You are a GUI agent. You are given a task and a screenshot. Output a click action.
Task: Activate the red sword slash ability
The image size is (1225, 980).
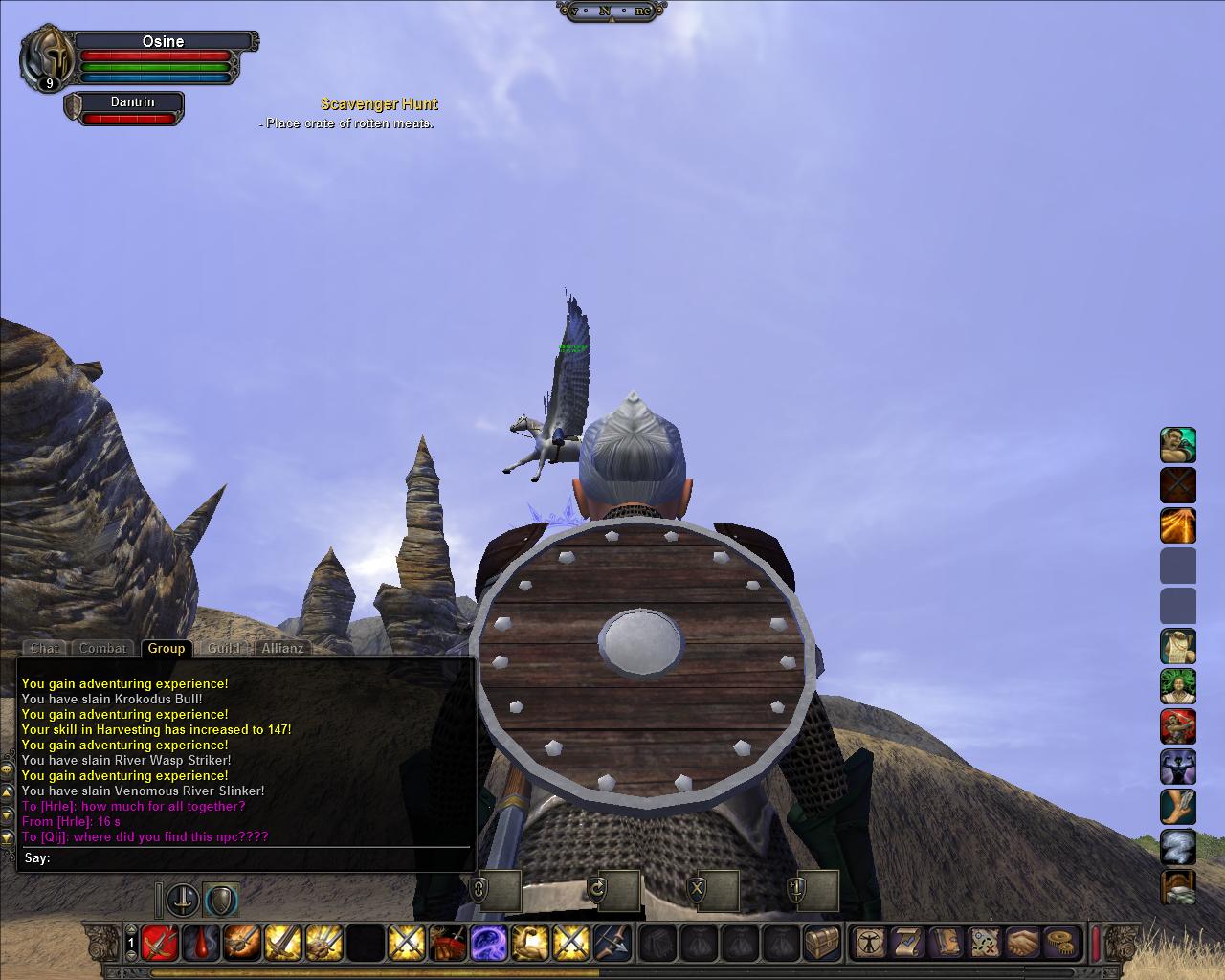(160, 943)
